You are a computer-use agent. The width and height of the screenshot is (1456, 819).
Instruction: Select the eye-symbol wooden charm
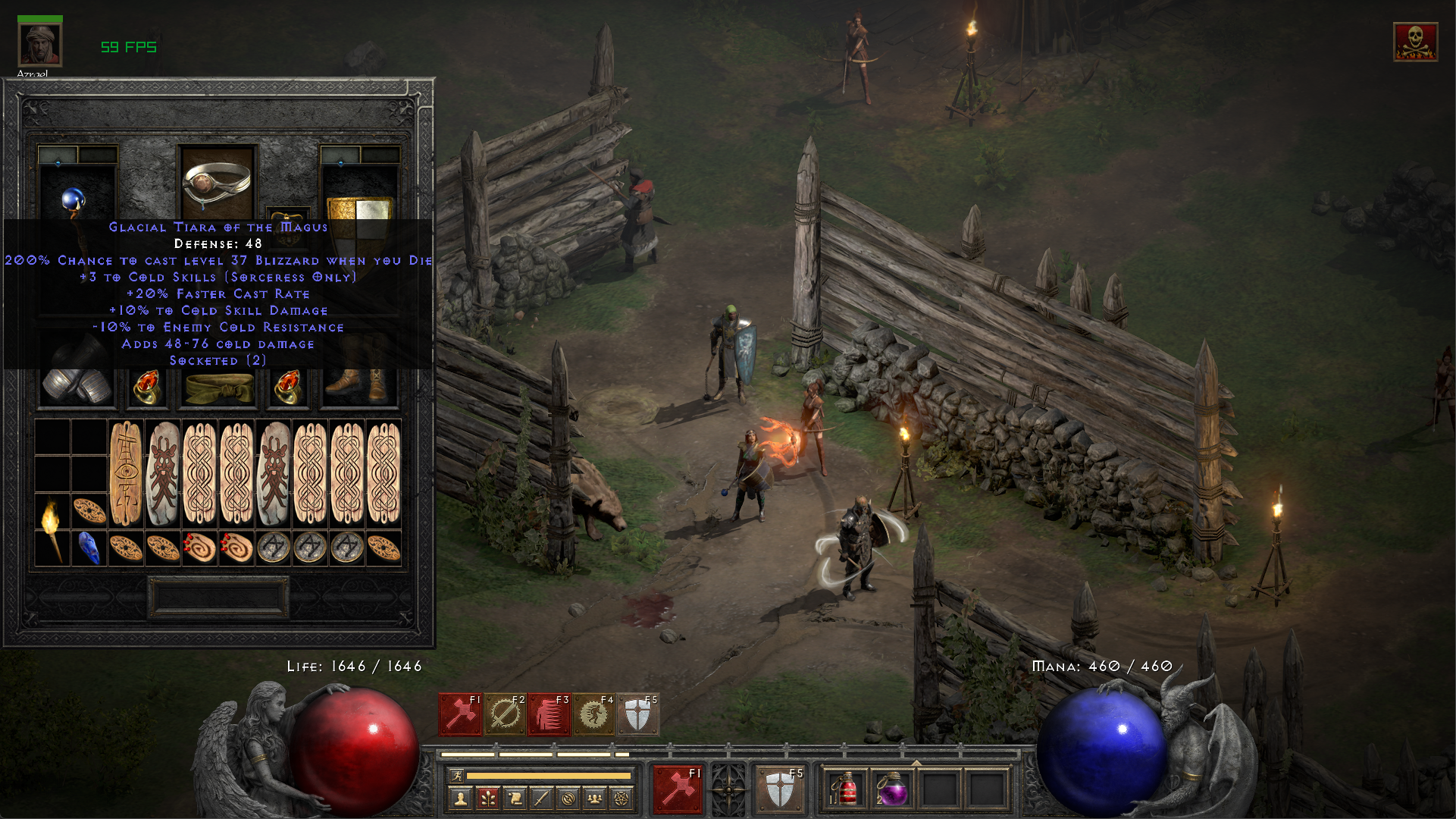tap(126, 473)
